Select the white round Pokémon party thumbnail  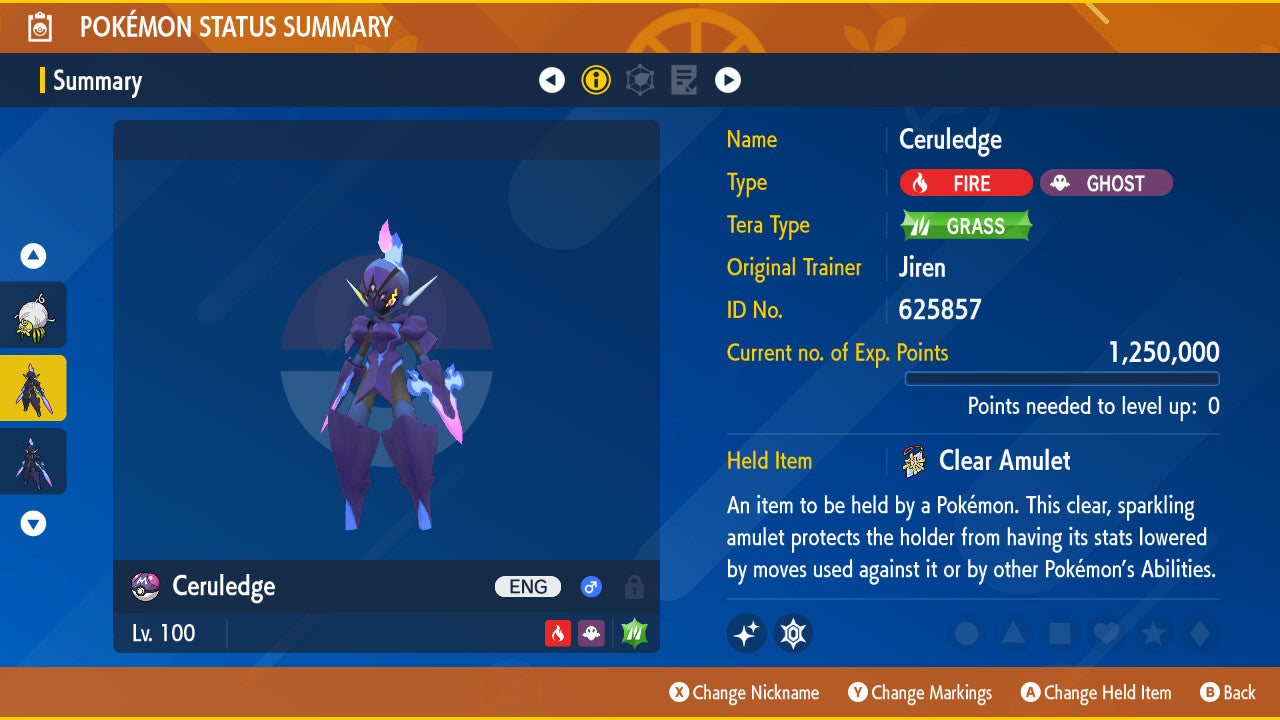tap(33, 315)
